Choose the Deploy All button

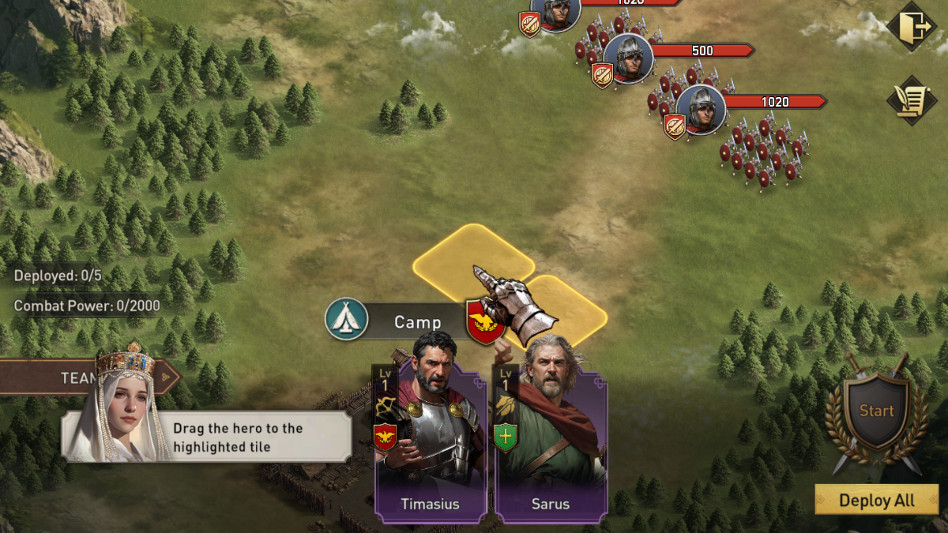[x=876, y=500]
